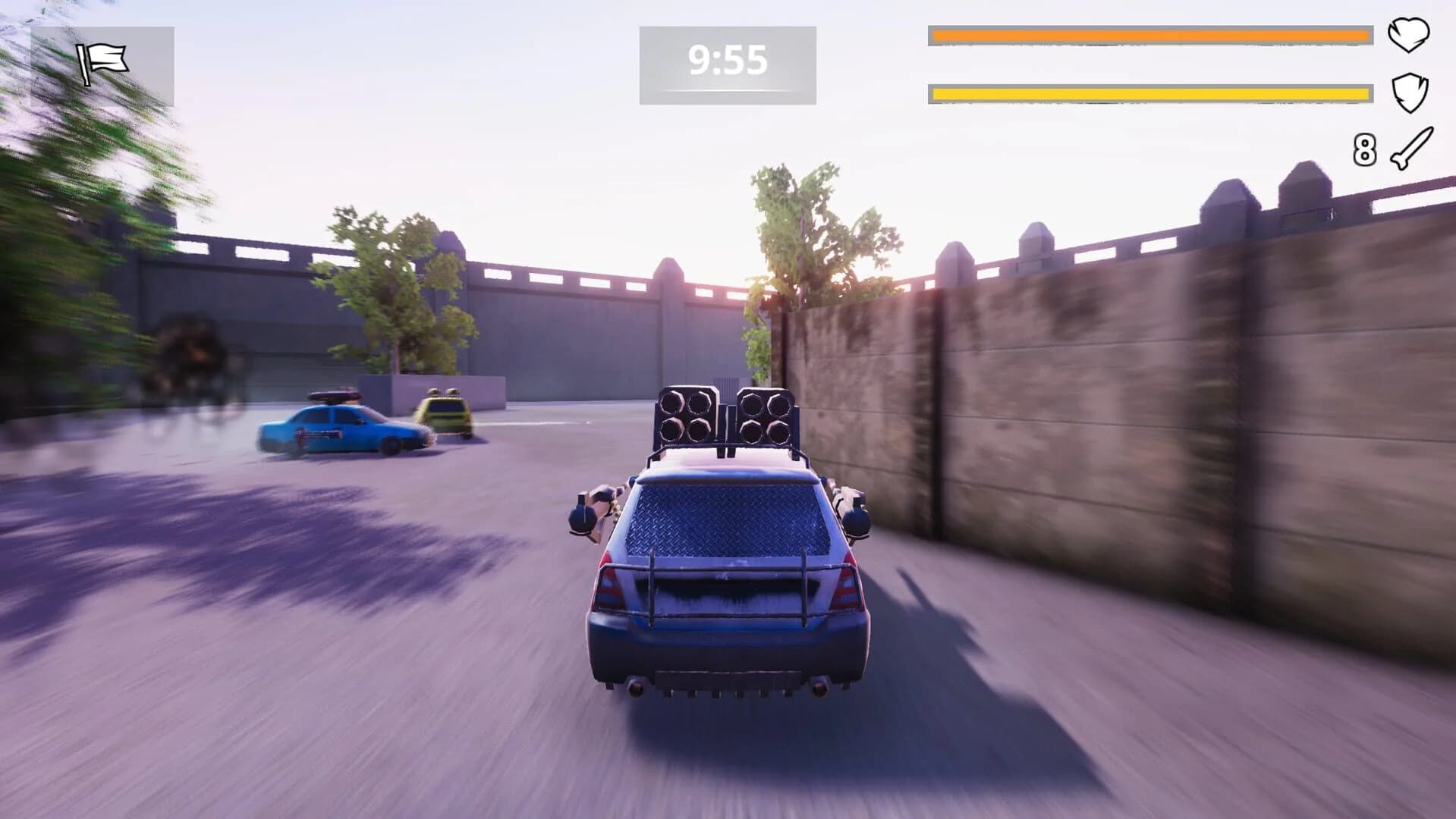Click the rocket count number 8
Viewport: 1456px width, 819px height.
coord(1366,149)
